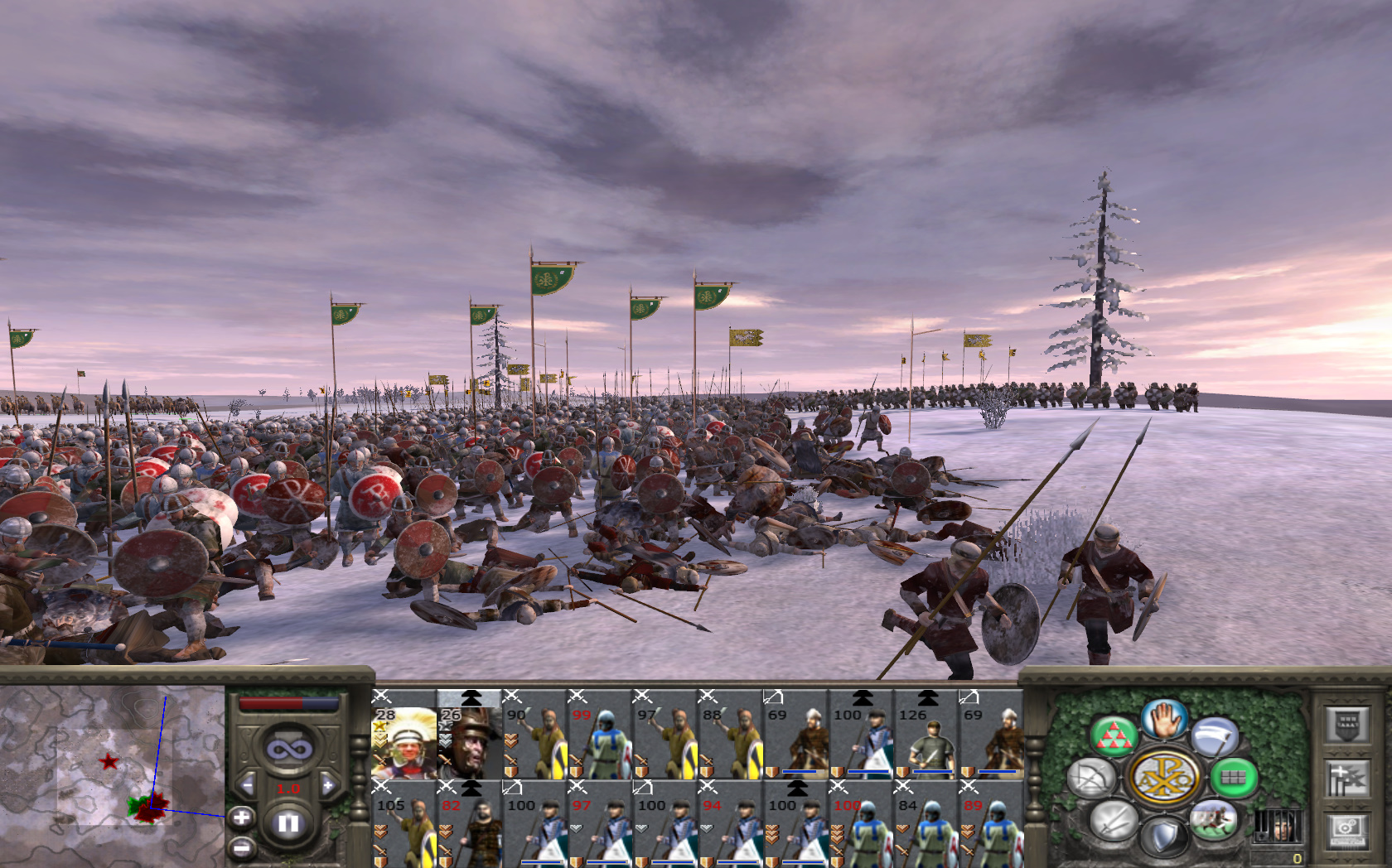Click the red triangles formation button
1392x868 pixels.
1113,736
